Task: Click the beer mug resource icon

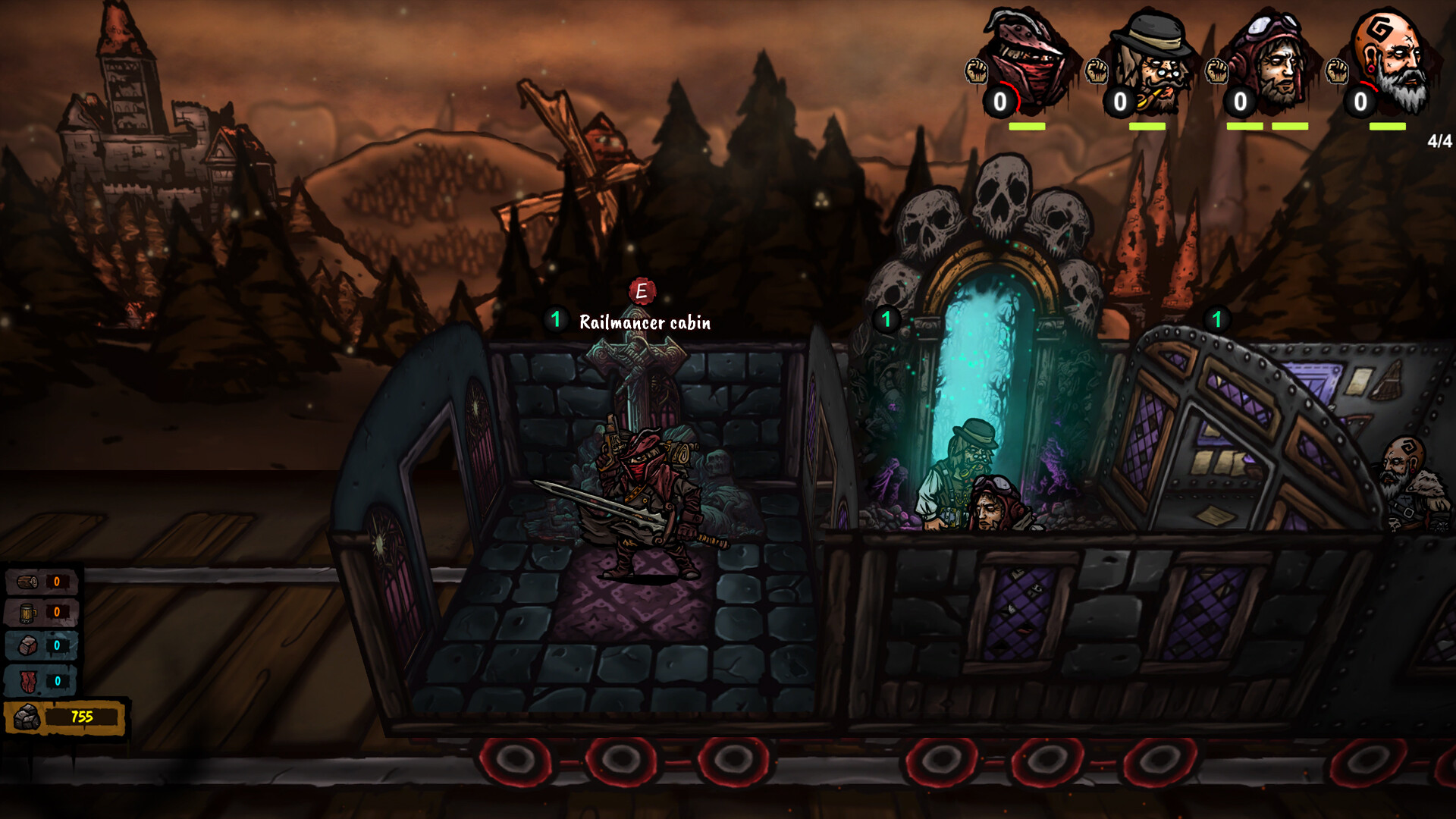Action: point(28,611)
